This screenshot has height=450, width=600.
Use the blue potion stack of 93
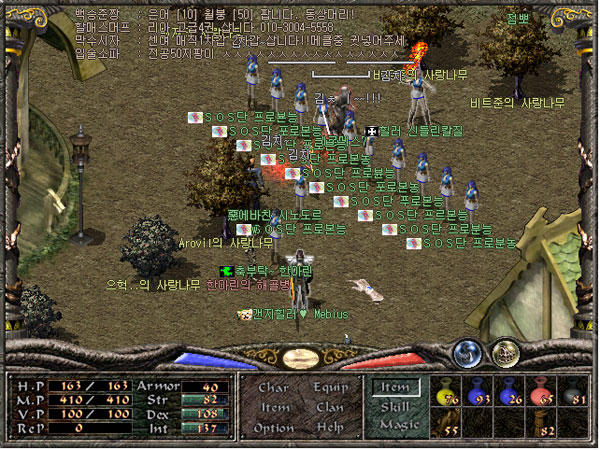(x=481, y=392)
